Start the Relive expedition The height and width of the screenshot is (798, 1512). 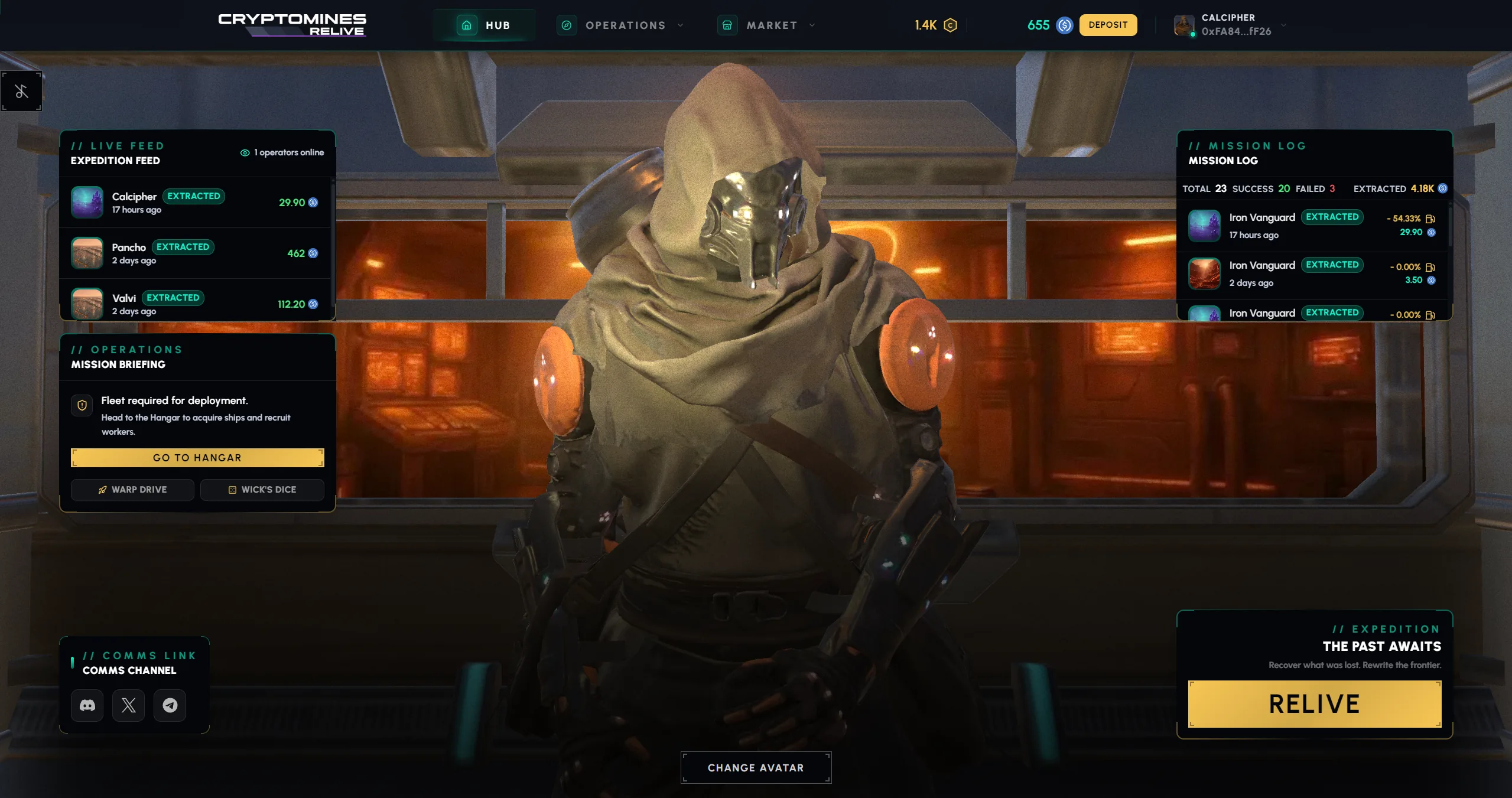[x=1314, y=704]
